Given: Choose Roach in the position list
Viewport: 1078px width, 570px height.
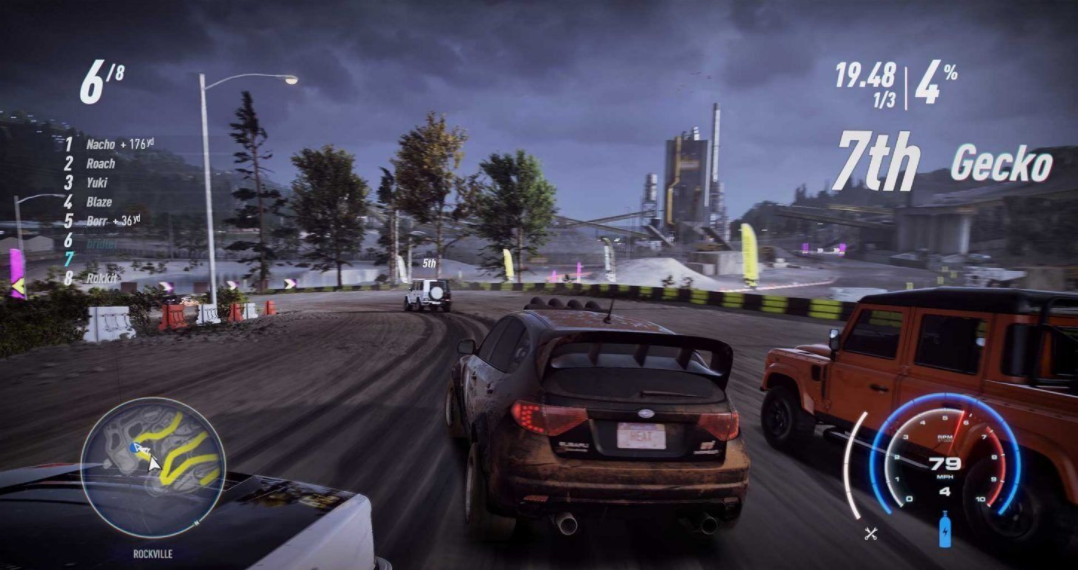Looking at the screenshot, I should (x=100, y=164).
